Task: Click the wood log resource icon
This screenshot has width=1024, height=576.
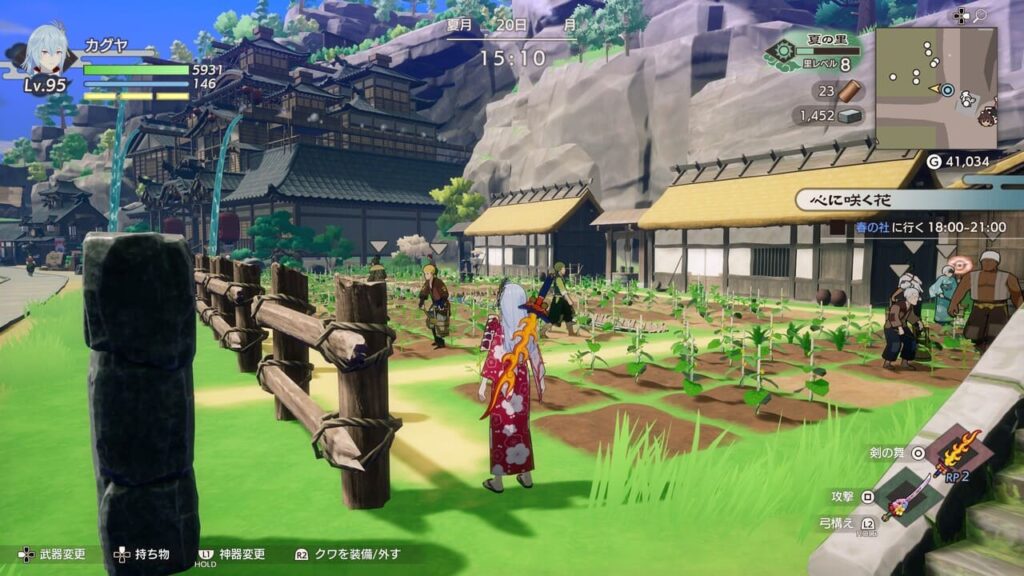Action: [849, 91]
